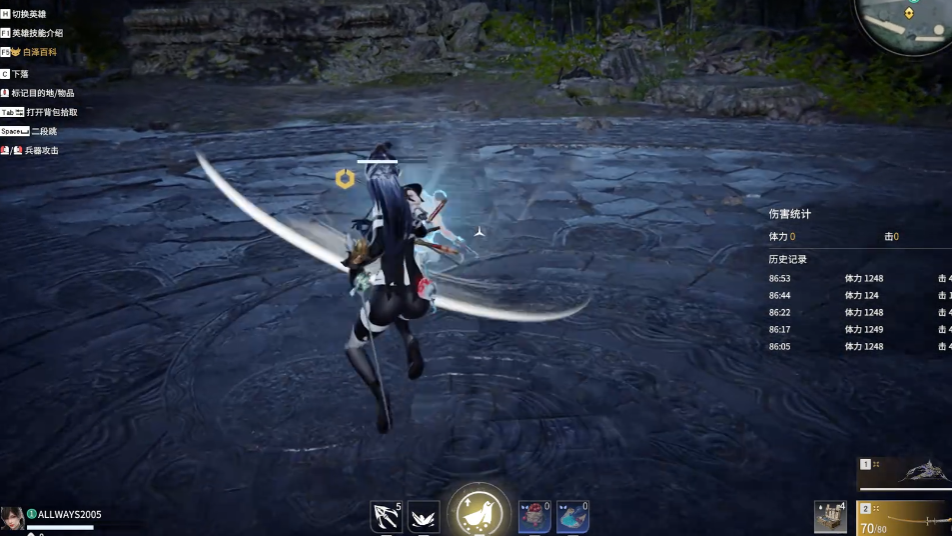Open the 白泽百科 encyclopedia entry
Viewport: 952px width, 536px height.
[39, 52]
